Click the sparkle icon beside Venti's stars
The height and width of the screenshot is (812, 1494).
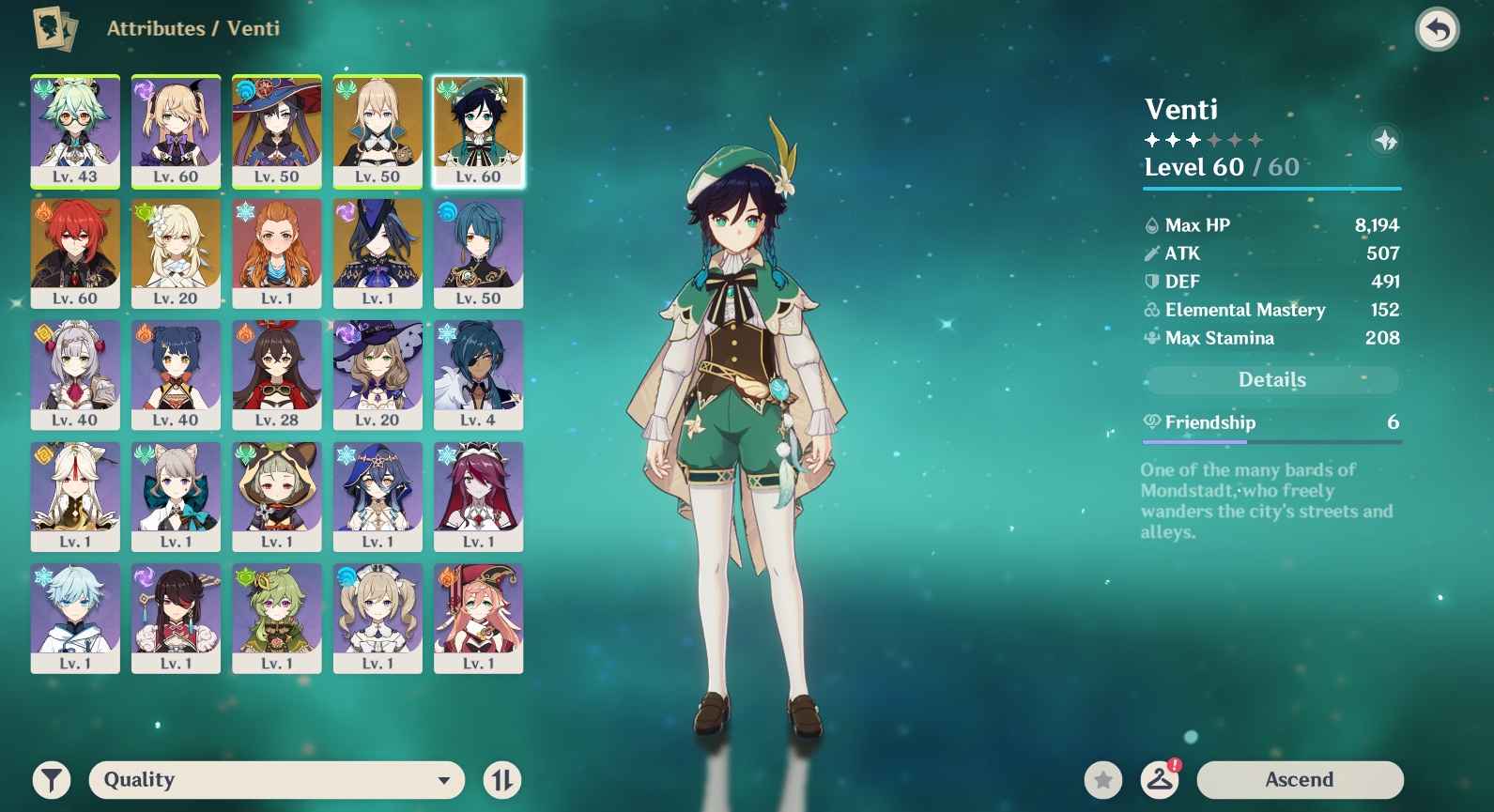[x=1386, y=141]
